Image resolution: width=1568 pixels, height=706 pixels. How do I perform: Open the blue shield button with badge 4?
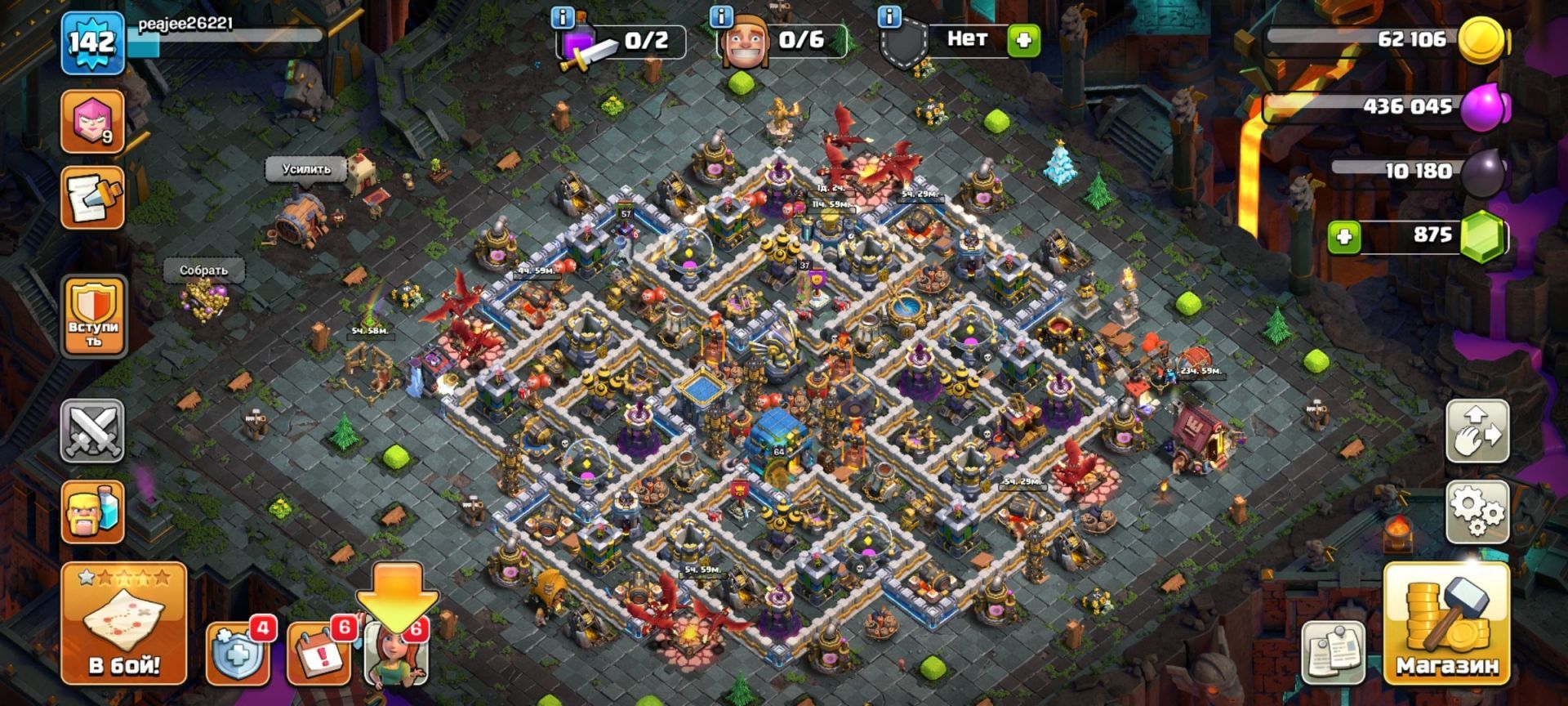coord(237,654)
